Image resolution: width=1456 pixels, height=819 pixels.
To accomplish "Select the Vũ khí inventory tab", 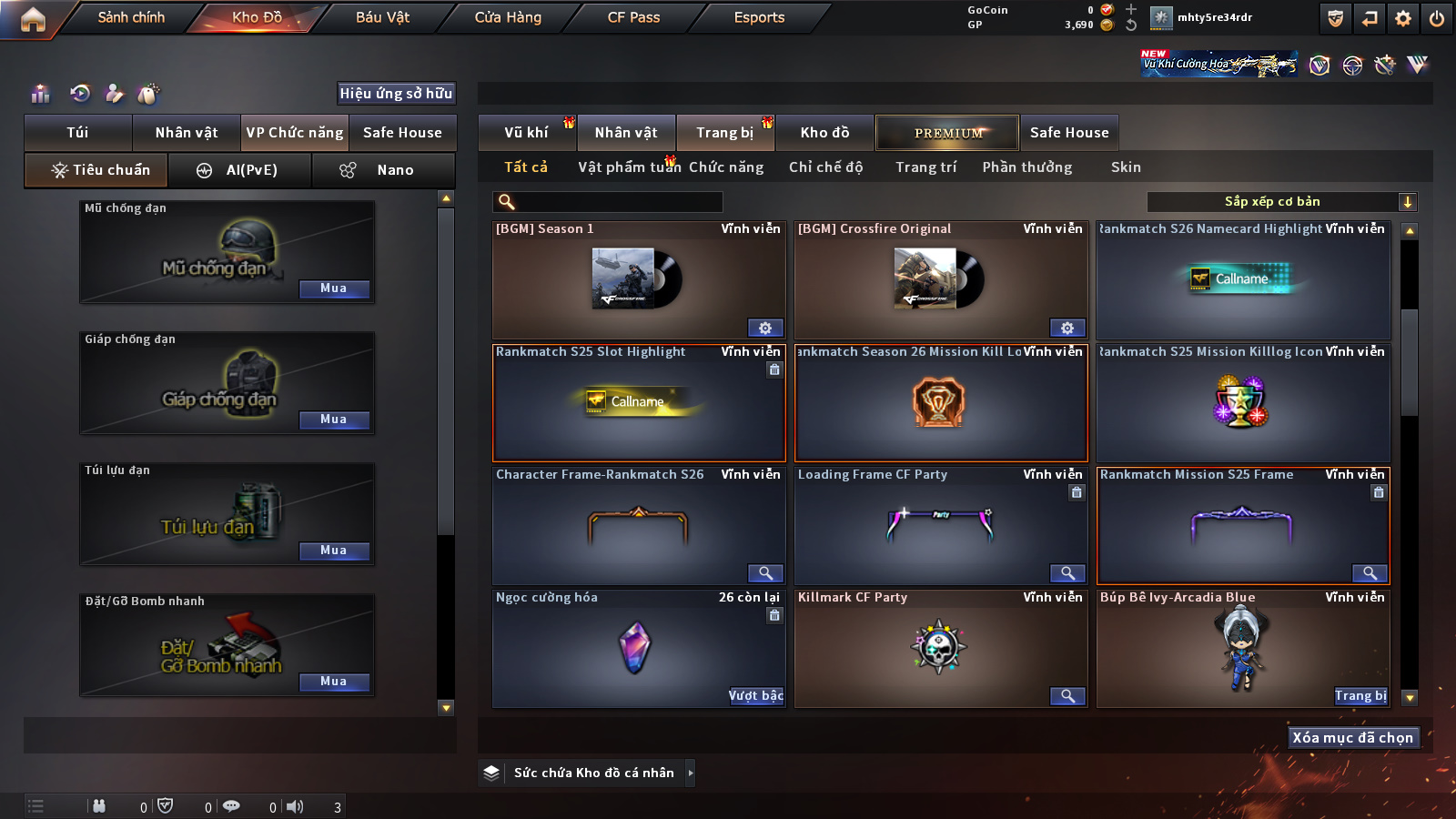I will pyautogui.click(x=526, y=133).
